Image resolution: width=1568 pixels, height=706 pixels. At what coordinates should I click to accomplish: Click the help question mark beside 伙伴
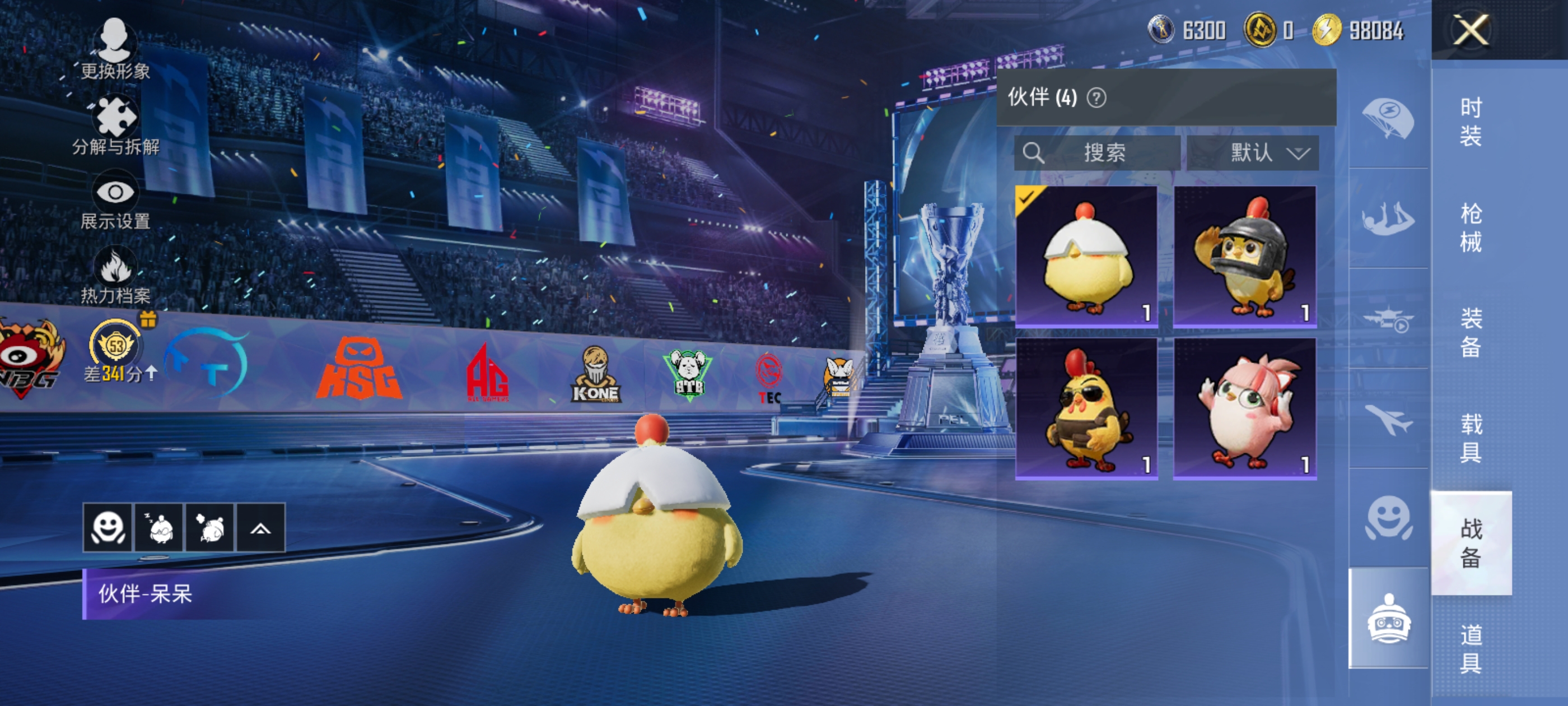(x=1096, y=97)
